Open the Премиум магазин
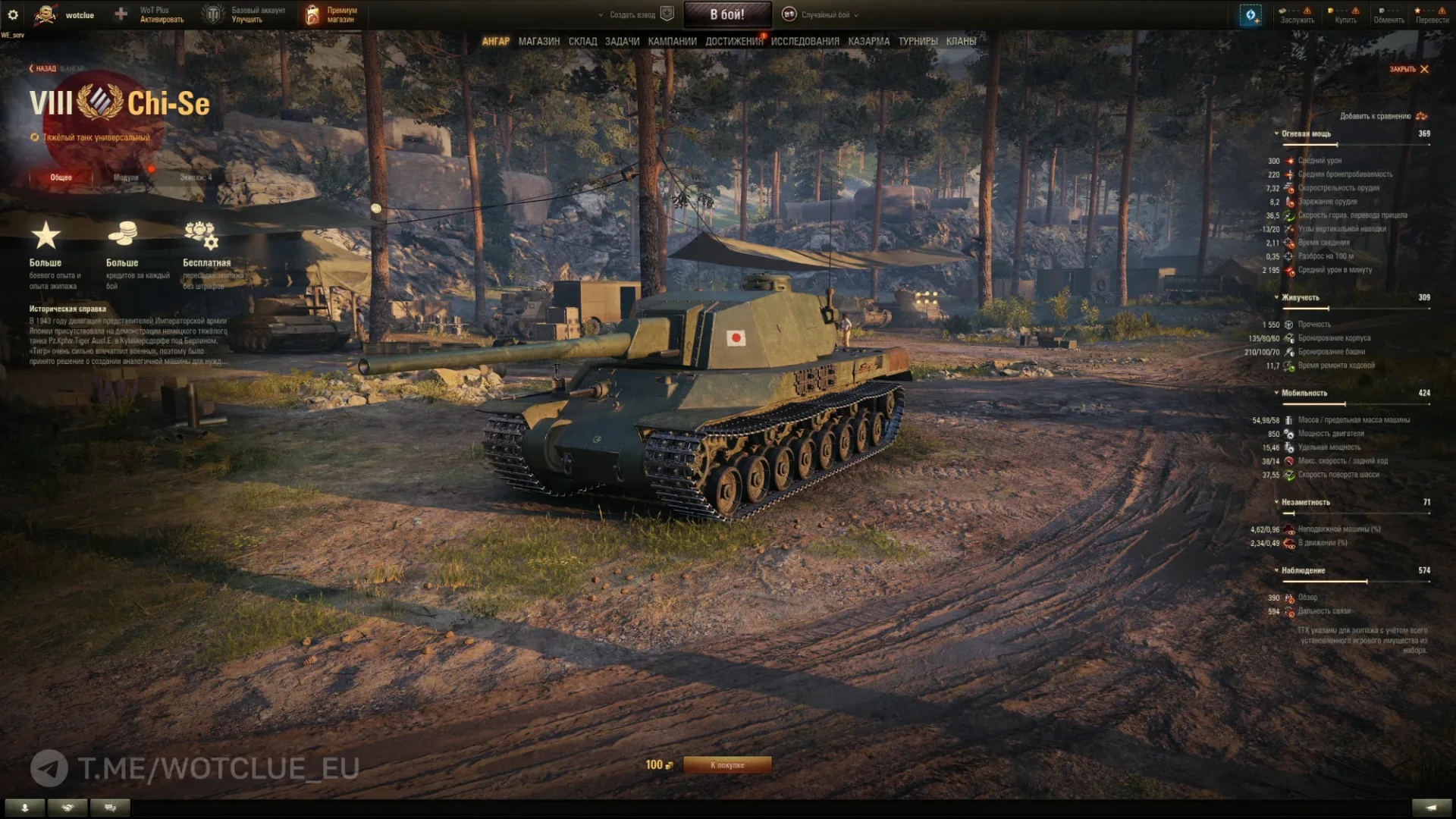The image size is (1456, 819). (332, 15)
